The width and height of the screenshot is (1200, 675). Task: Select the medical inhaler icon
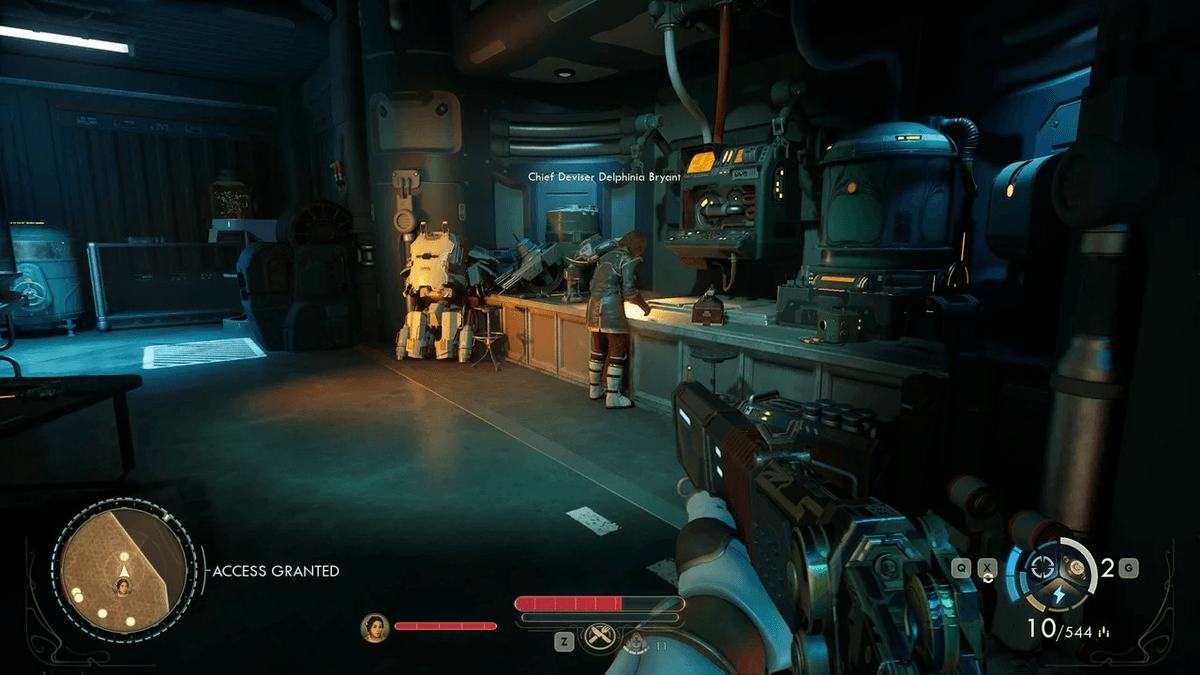(x=635, y=641)
